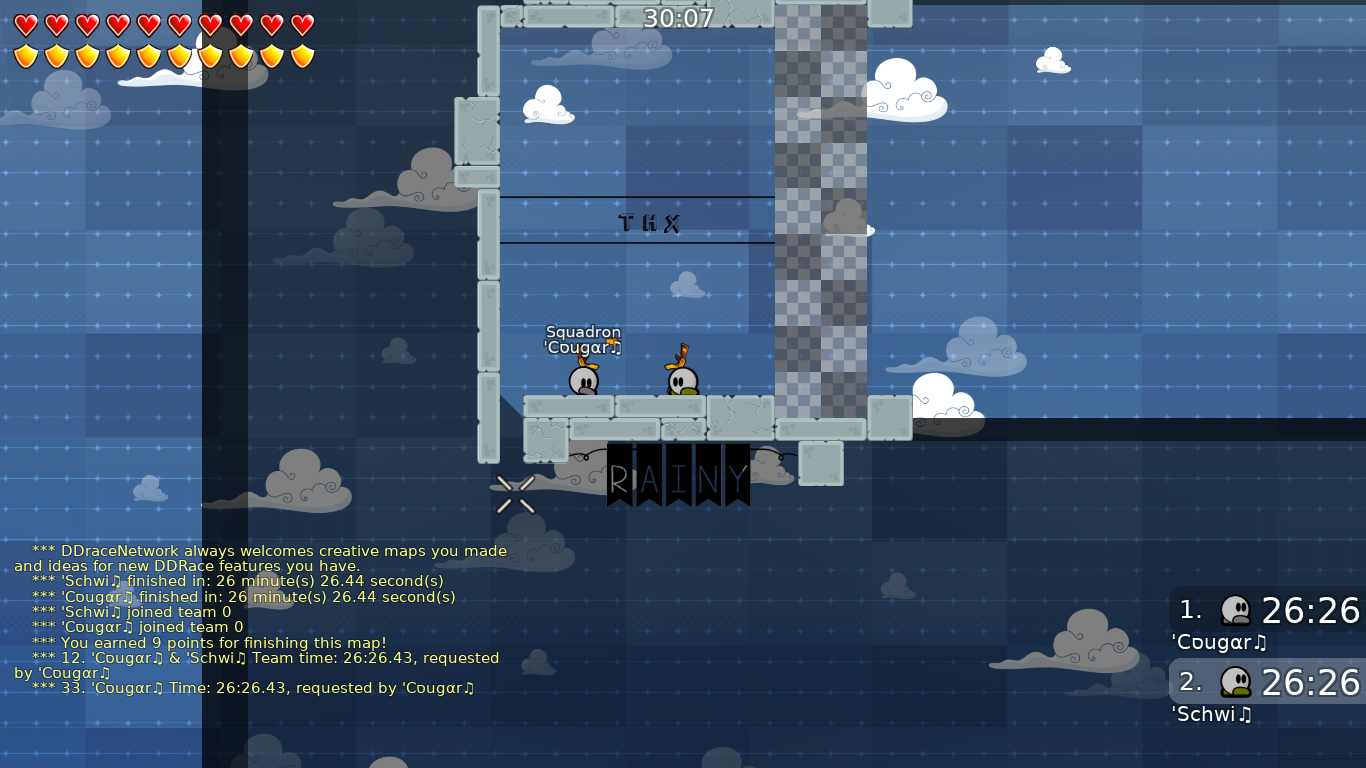Viewport: 1366px width, 768px height.
Task: Click the message showing Schwi♫ joined team 0
Action: (140, 612)
